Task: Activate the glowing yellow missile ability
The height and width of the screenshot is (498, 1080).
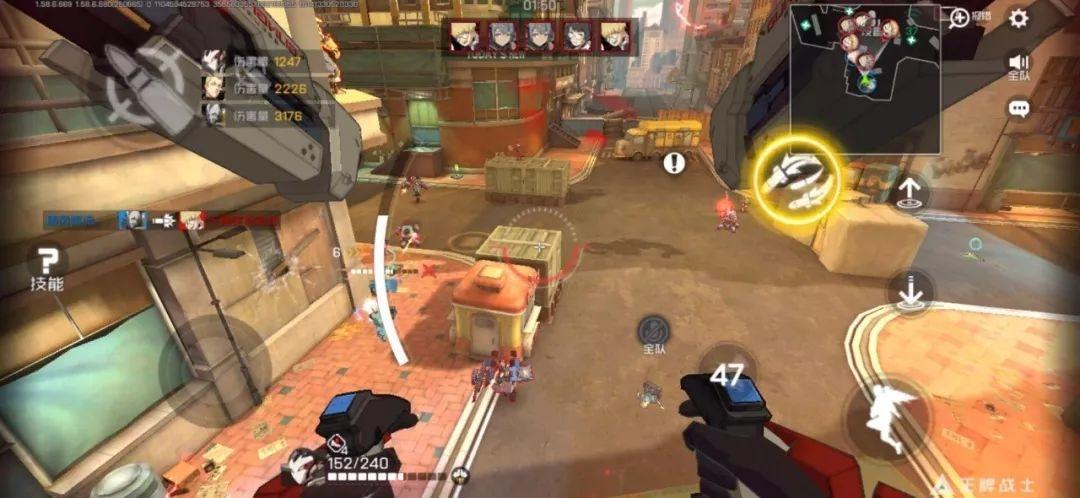Action: [796, 181]
